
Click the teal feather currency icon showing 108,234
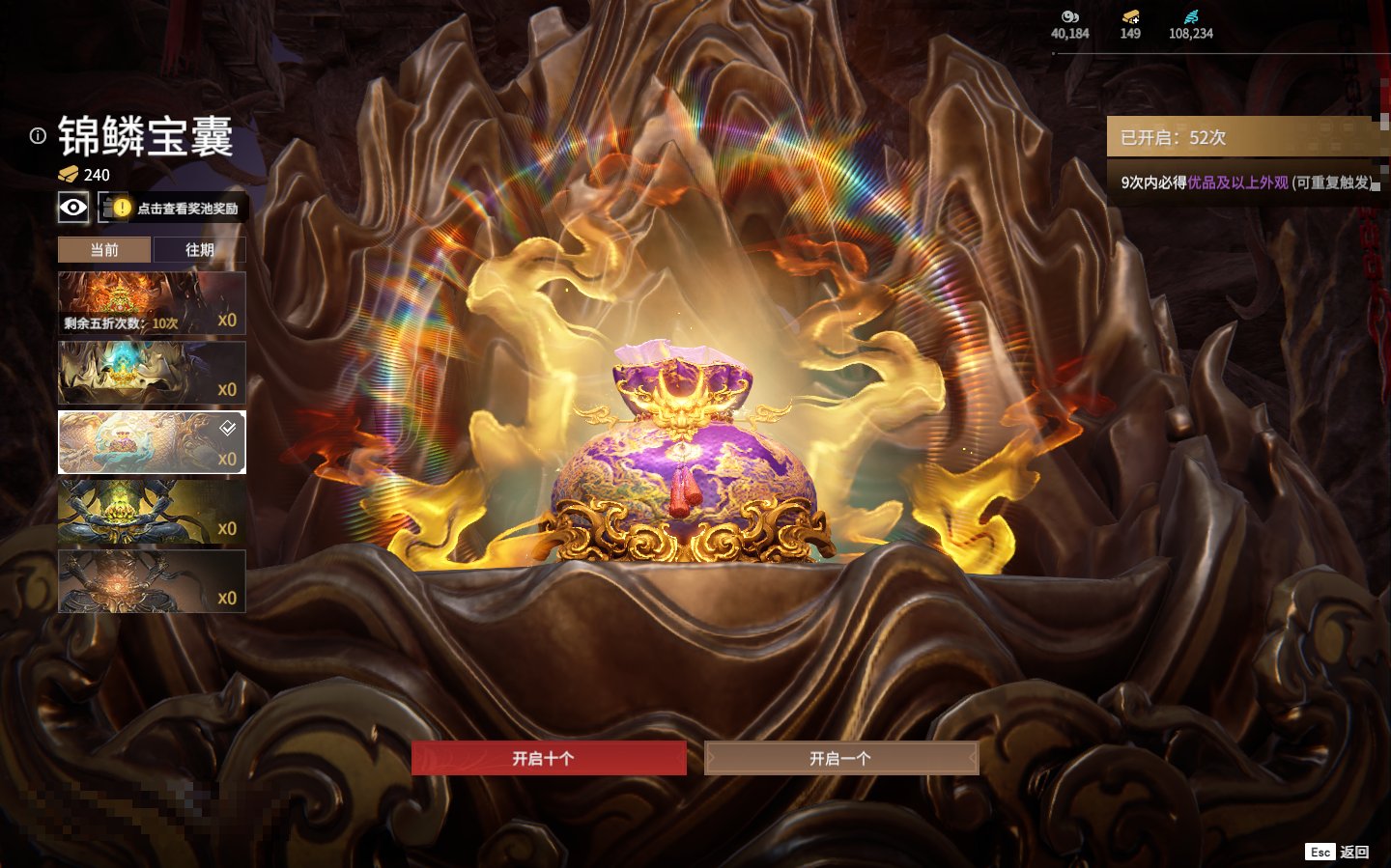1191,16
